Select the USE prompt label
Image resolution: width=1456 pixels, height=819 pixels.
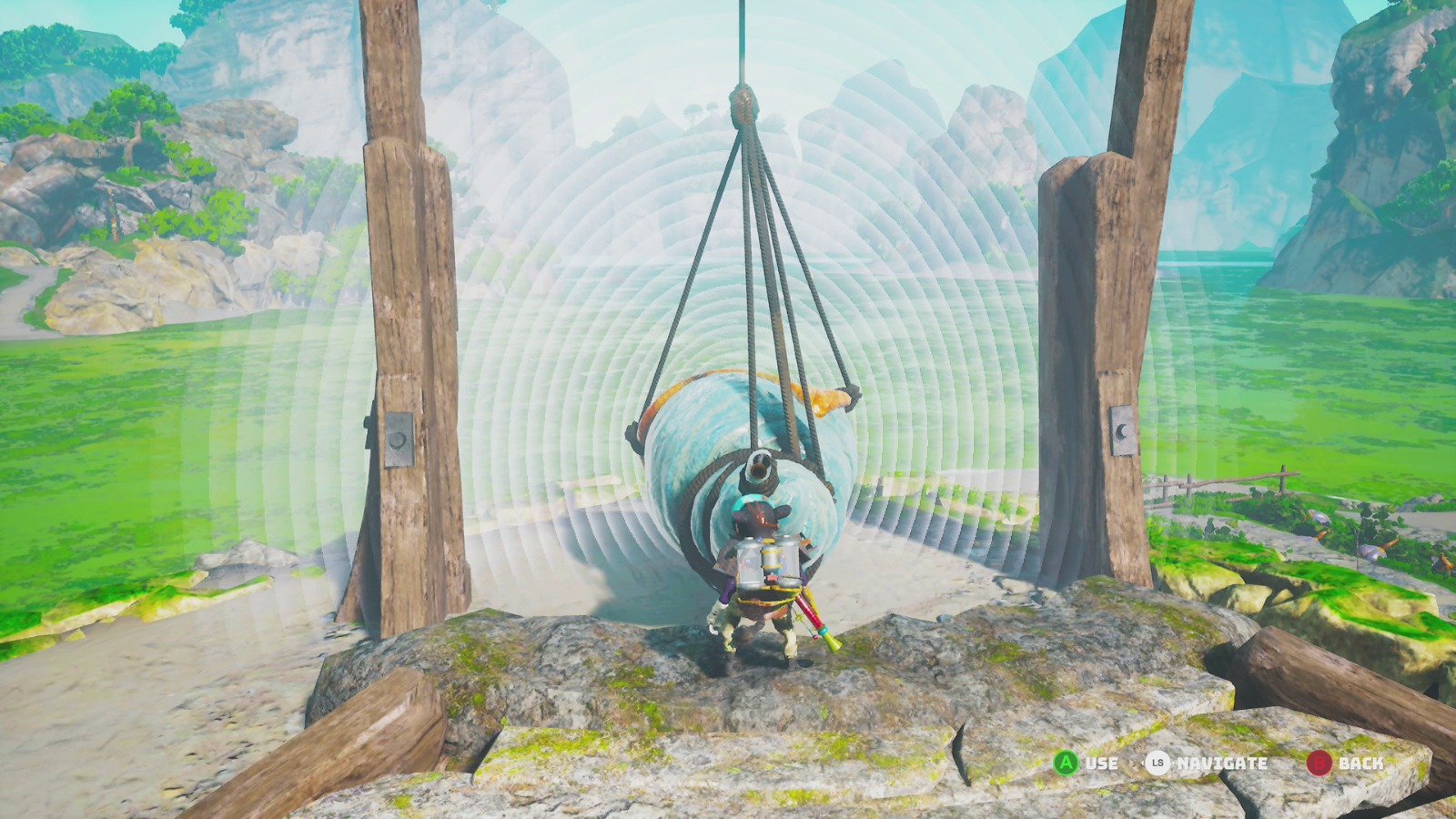point(1101,764)
